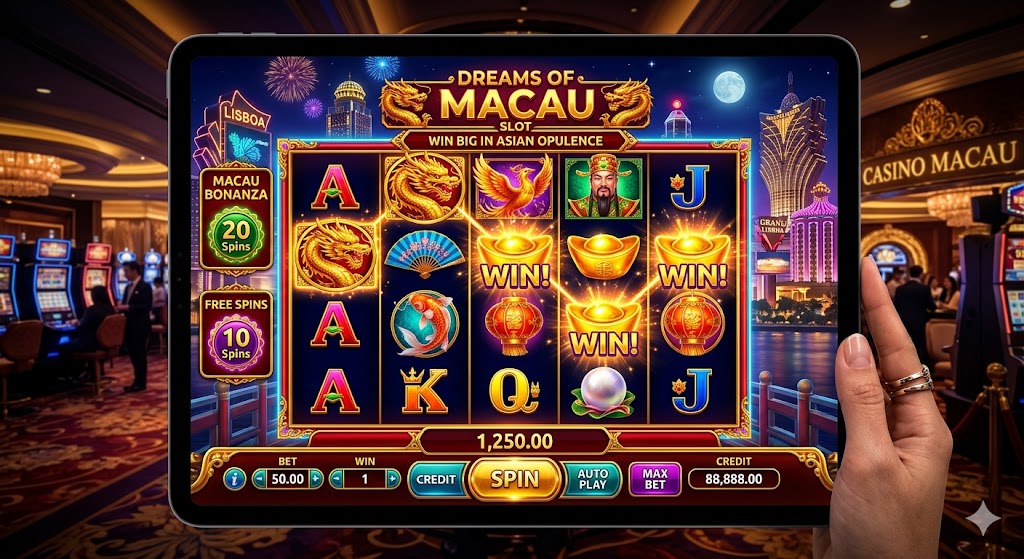Hit the golden SPIN button

point(513,479)
